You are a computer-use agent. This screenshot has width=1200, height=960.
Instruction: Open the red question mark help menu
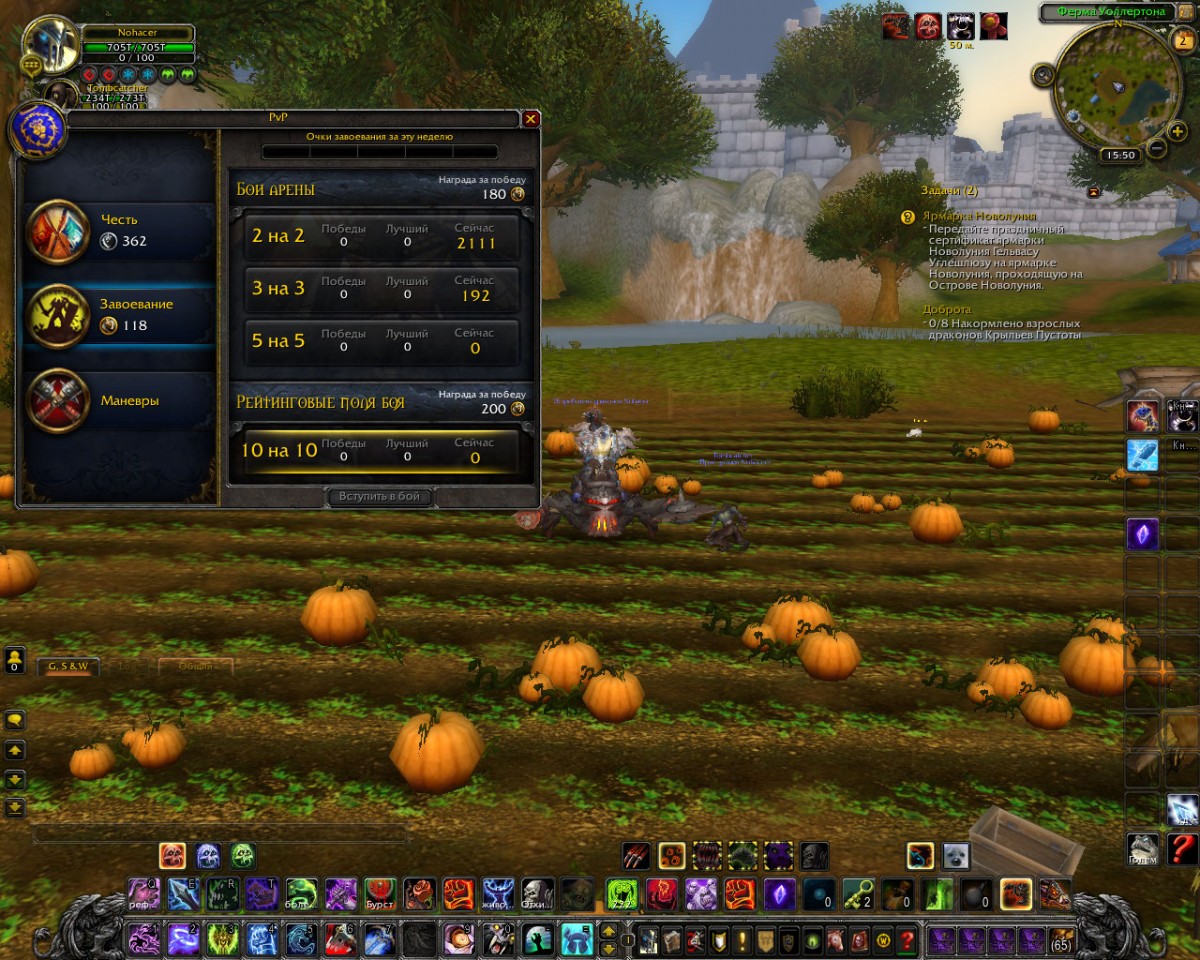point(1182,850)
